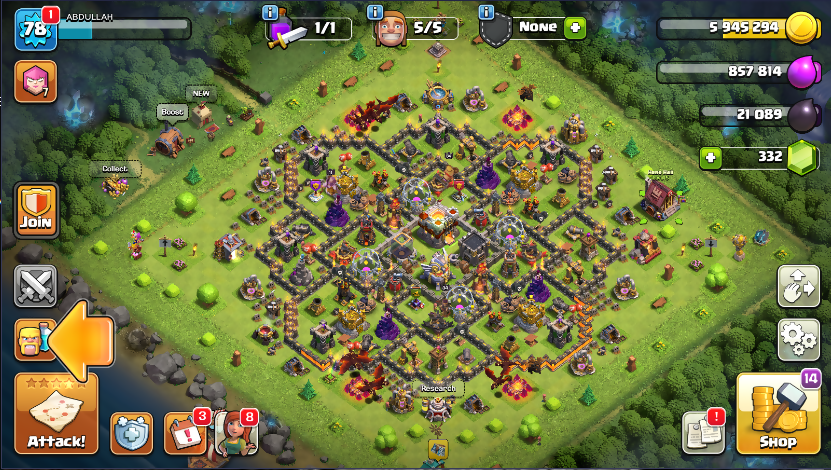Open the layout editor hand button
The image size is (831, 470).
point(798,286)
